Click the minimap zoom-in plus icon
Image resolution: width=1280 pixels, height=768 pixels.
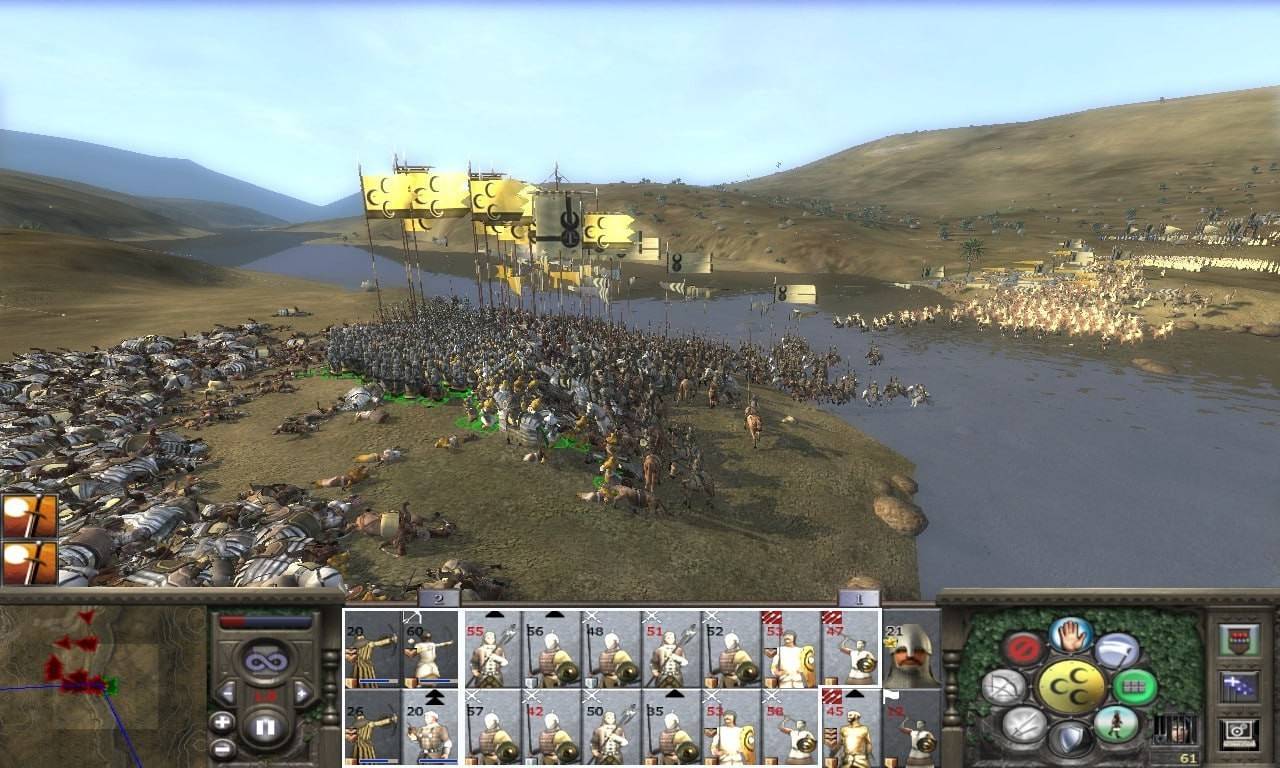tap(222, 722)
